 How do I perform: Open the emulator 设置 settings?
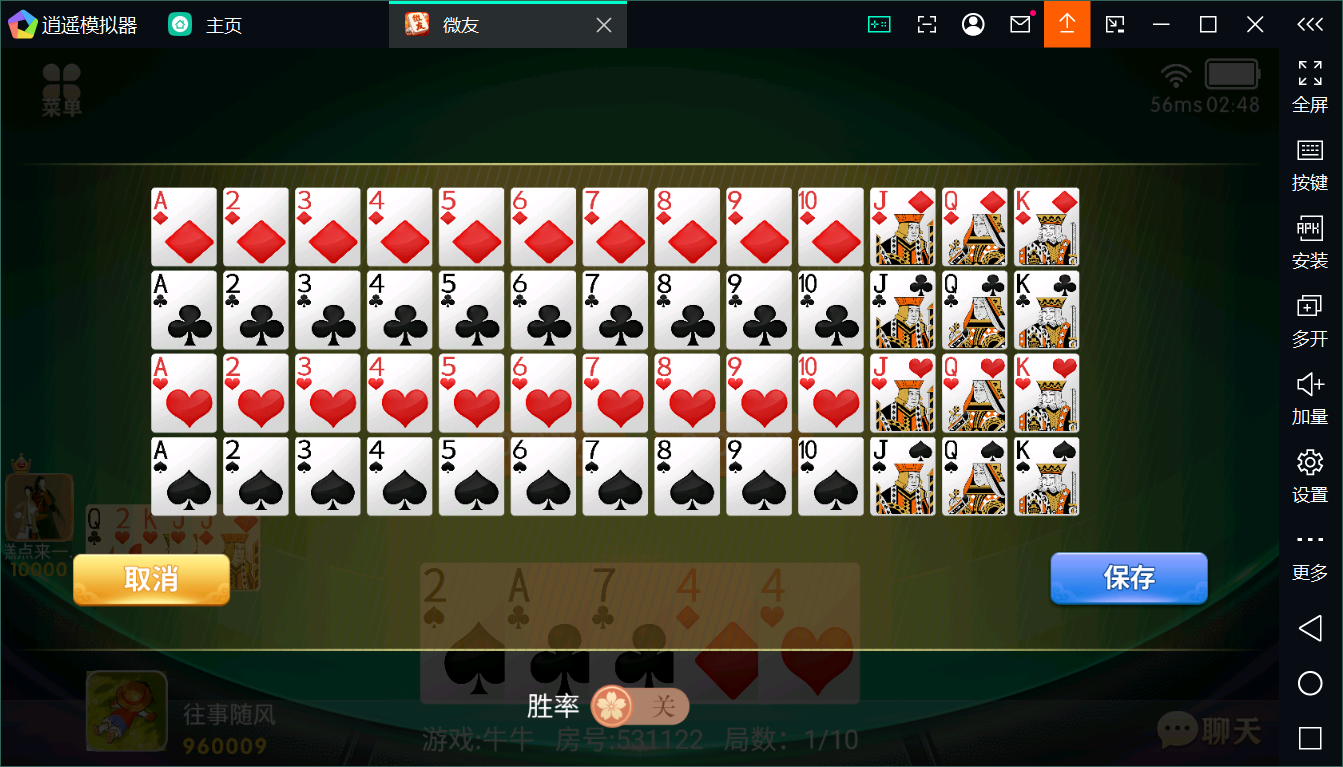pos(1309,474)
